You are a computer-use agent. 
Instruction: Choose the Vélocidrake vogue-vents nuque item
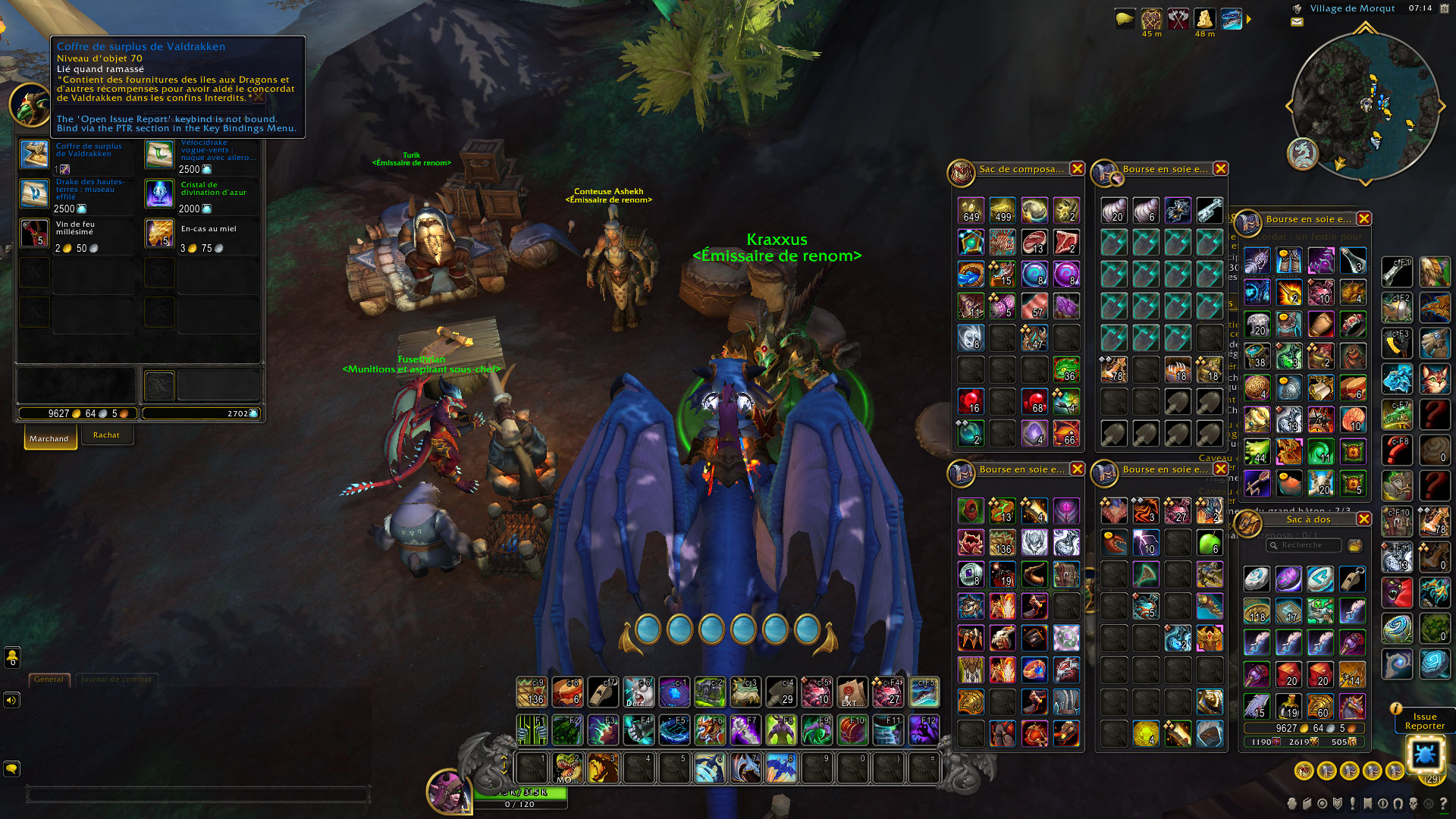click(x=159, y=155)
